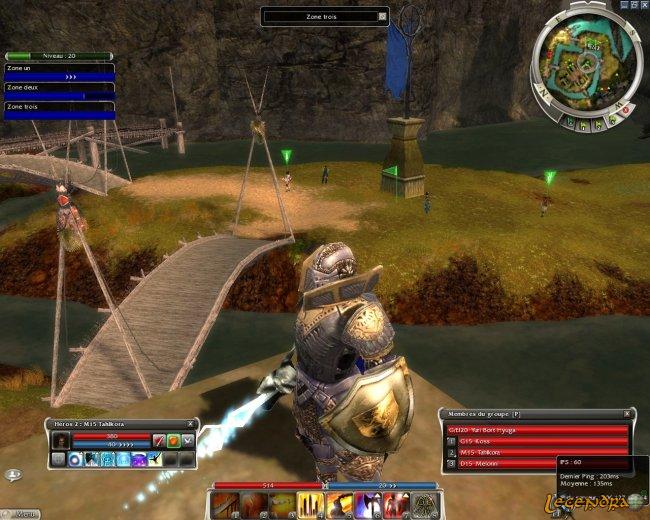Close the Tahlkora hero panel
The height and width of the screenshot is (520, 650).
coord(192,424)
